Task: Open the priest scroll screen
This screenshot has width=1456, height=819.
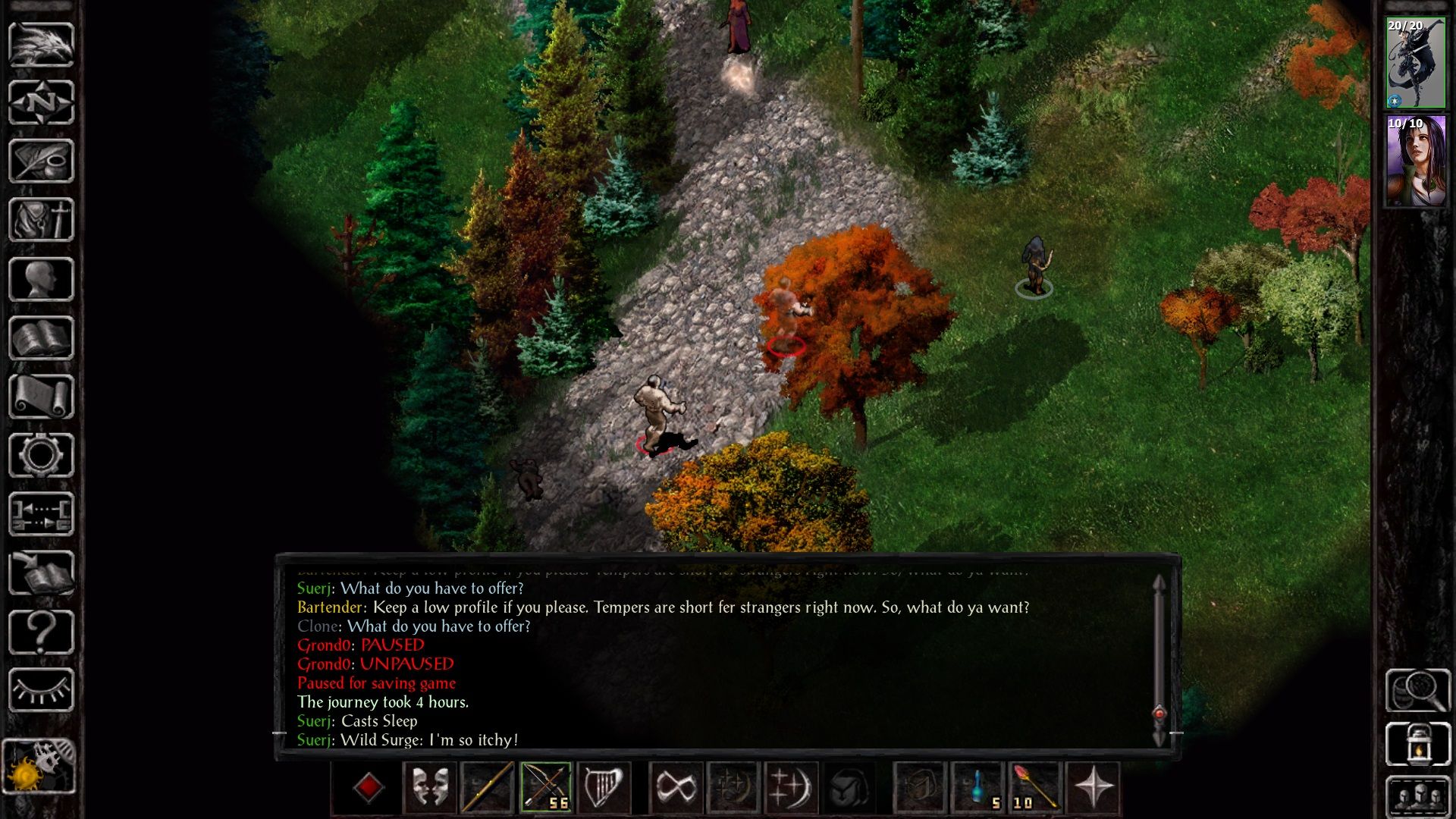Action: tap(41, 397)
